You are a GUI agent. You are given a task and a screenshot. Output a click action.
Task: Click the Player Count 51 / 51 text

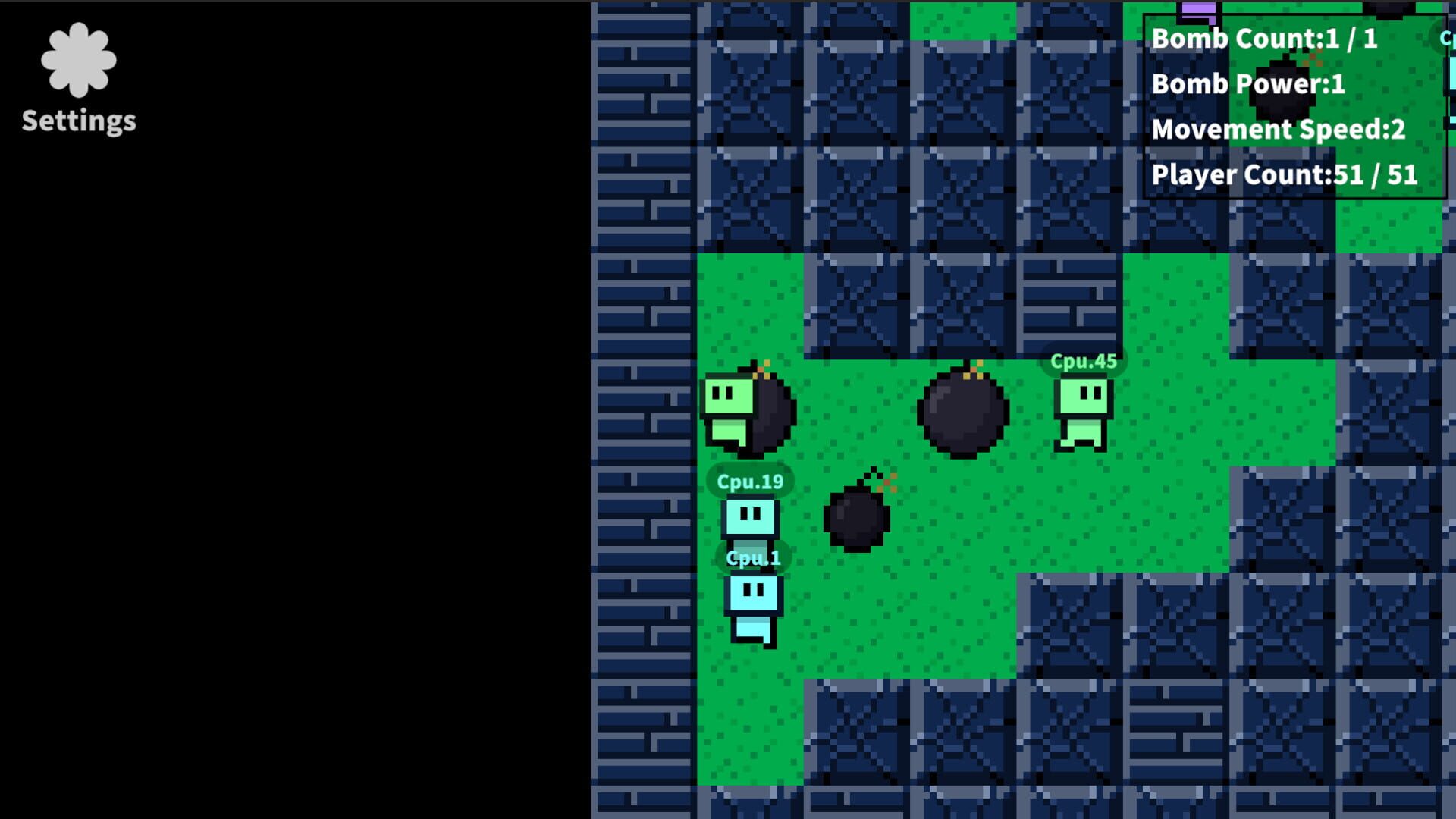coord(1285,174)
